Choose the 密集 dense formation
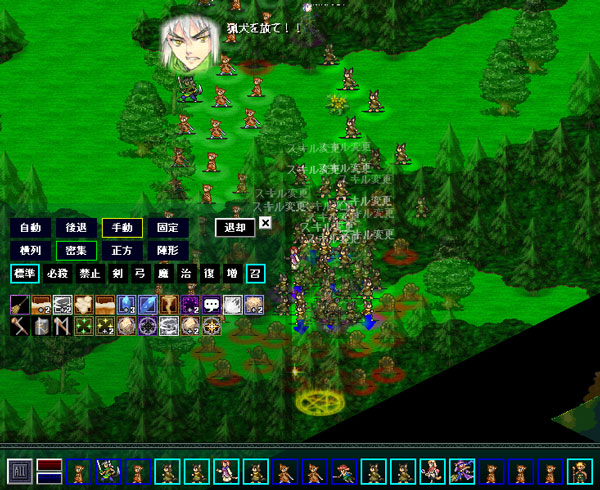This screenshot has width=600, height=490. coord(75,250)
